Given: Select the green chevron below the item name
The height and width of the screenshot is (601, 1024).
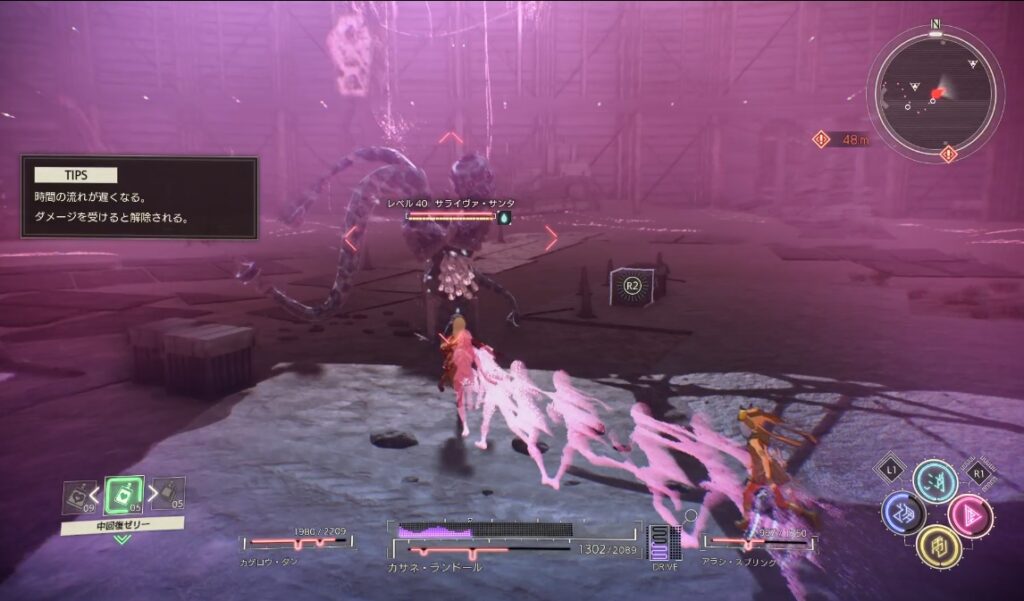Looking at the screenshot, I should pos(122,540).
